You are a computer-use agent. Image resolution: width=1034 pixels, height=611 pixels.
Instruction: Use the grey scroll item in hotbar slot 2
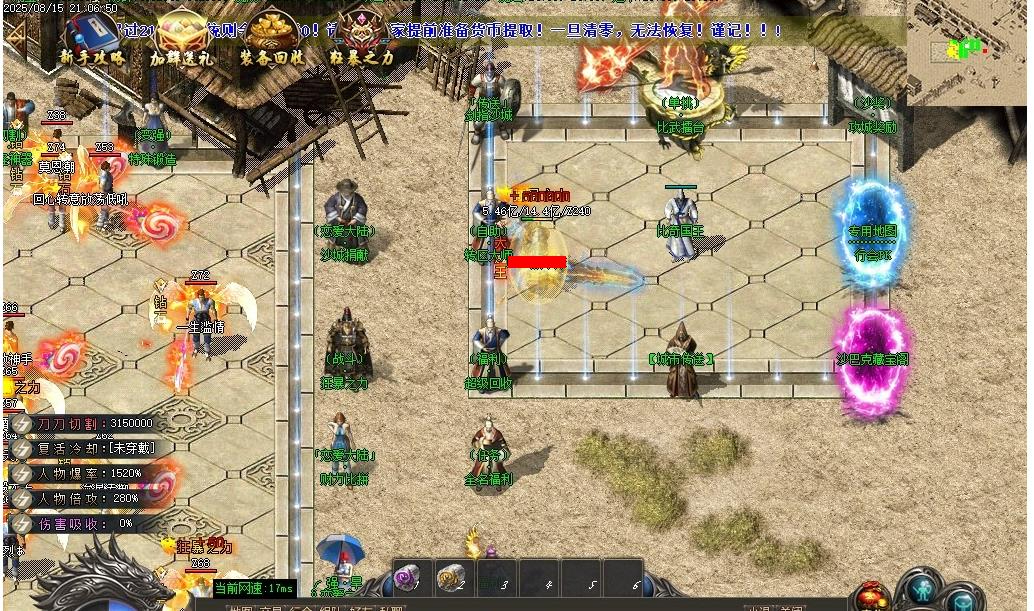[x=452, y=577]
